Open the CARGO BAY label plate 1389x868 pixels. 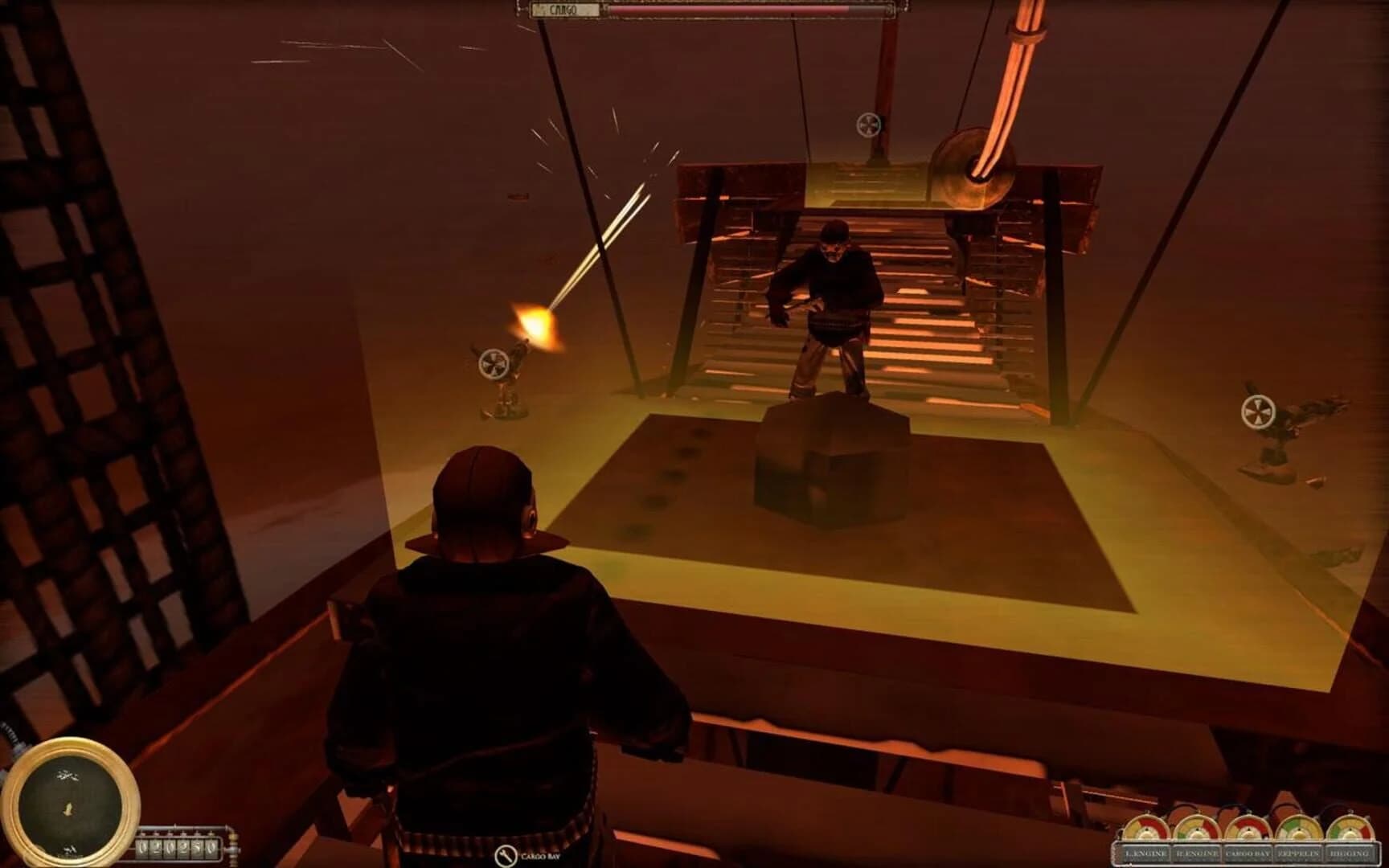pyautogui.click(x=1247, y=854)
